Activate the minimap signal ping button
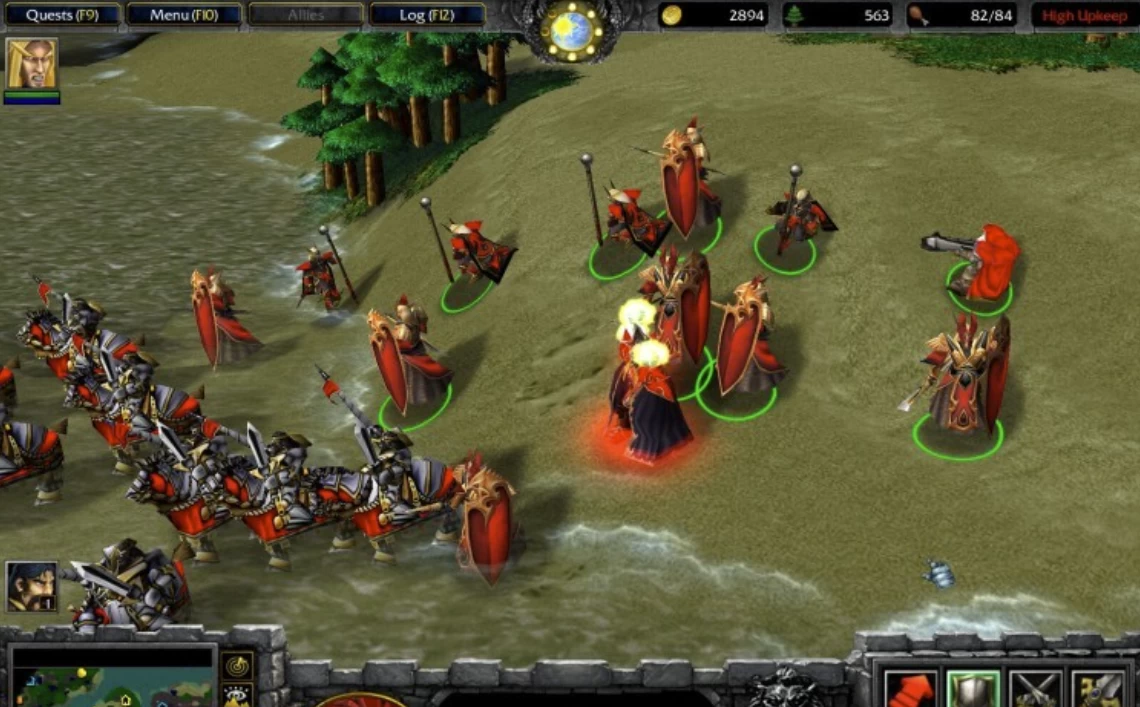This screenshot has width=1140, height=707. coord(237,665)
